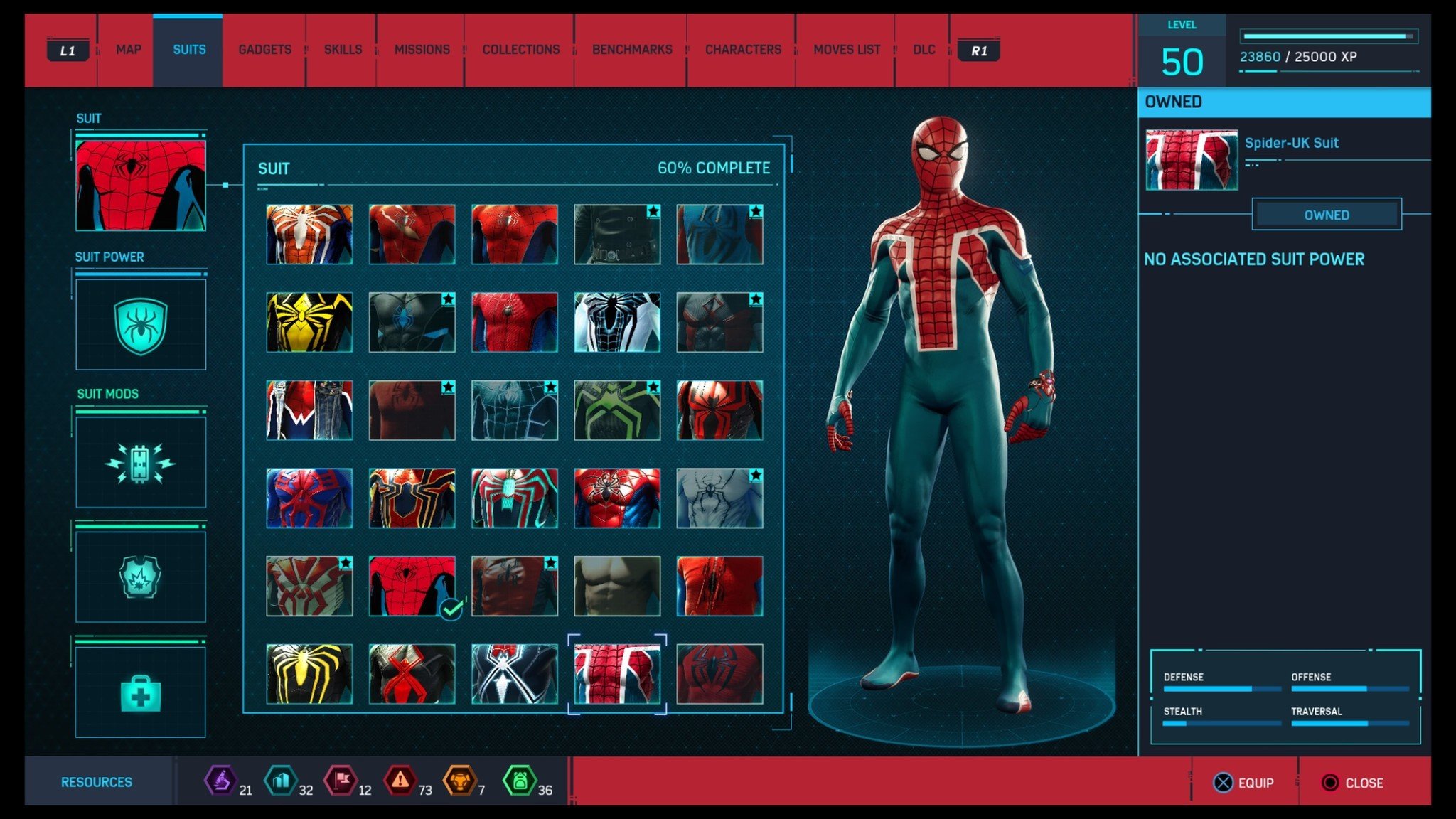Switch to the Benchmarks tab
Image resolution: width=1456 pixels, height=819 pixels.
click(632, 50)
